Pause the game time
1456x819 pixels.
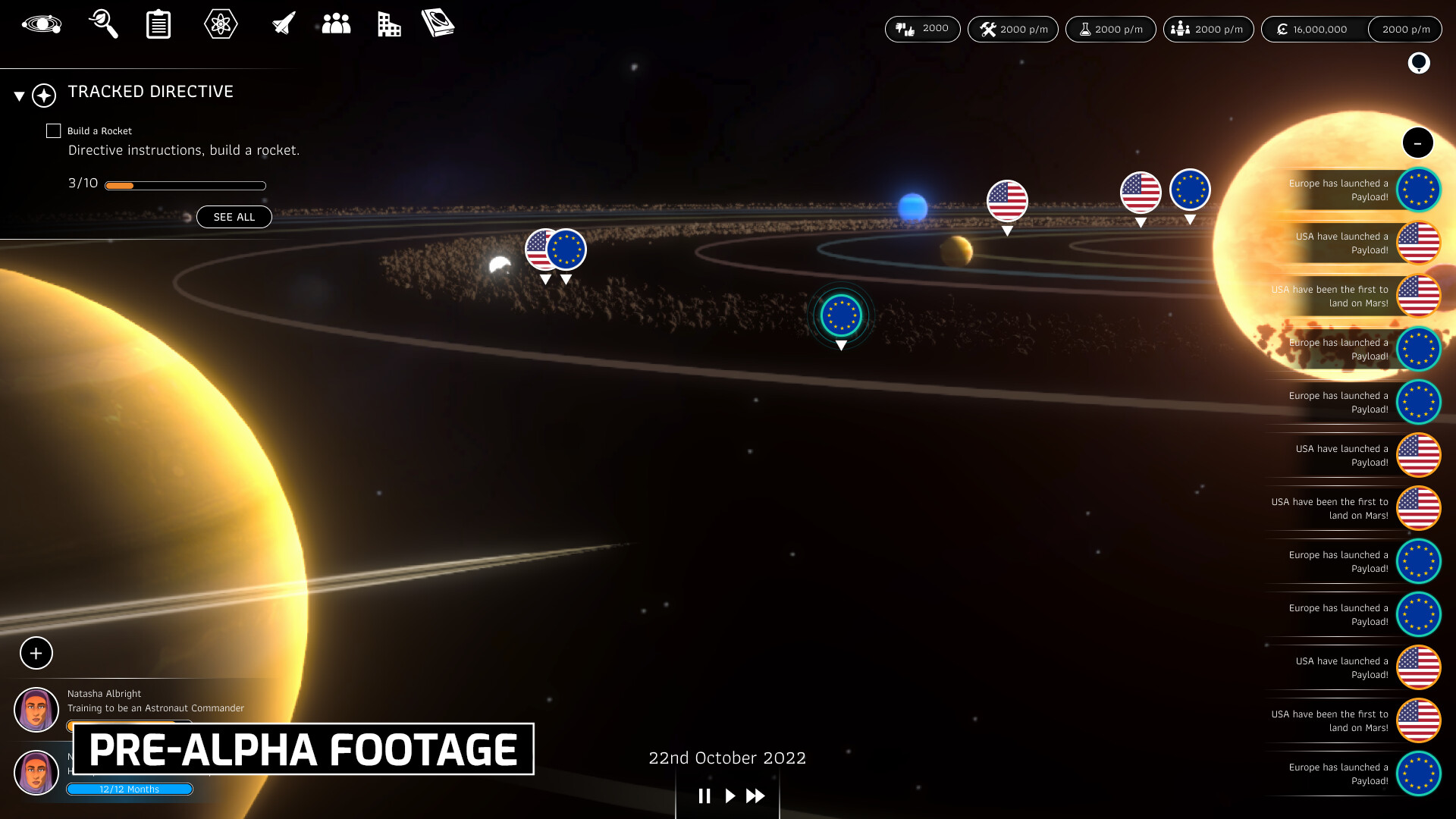(704, 795)
